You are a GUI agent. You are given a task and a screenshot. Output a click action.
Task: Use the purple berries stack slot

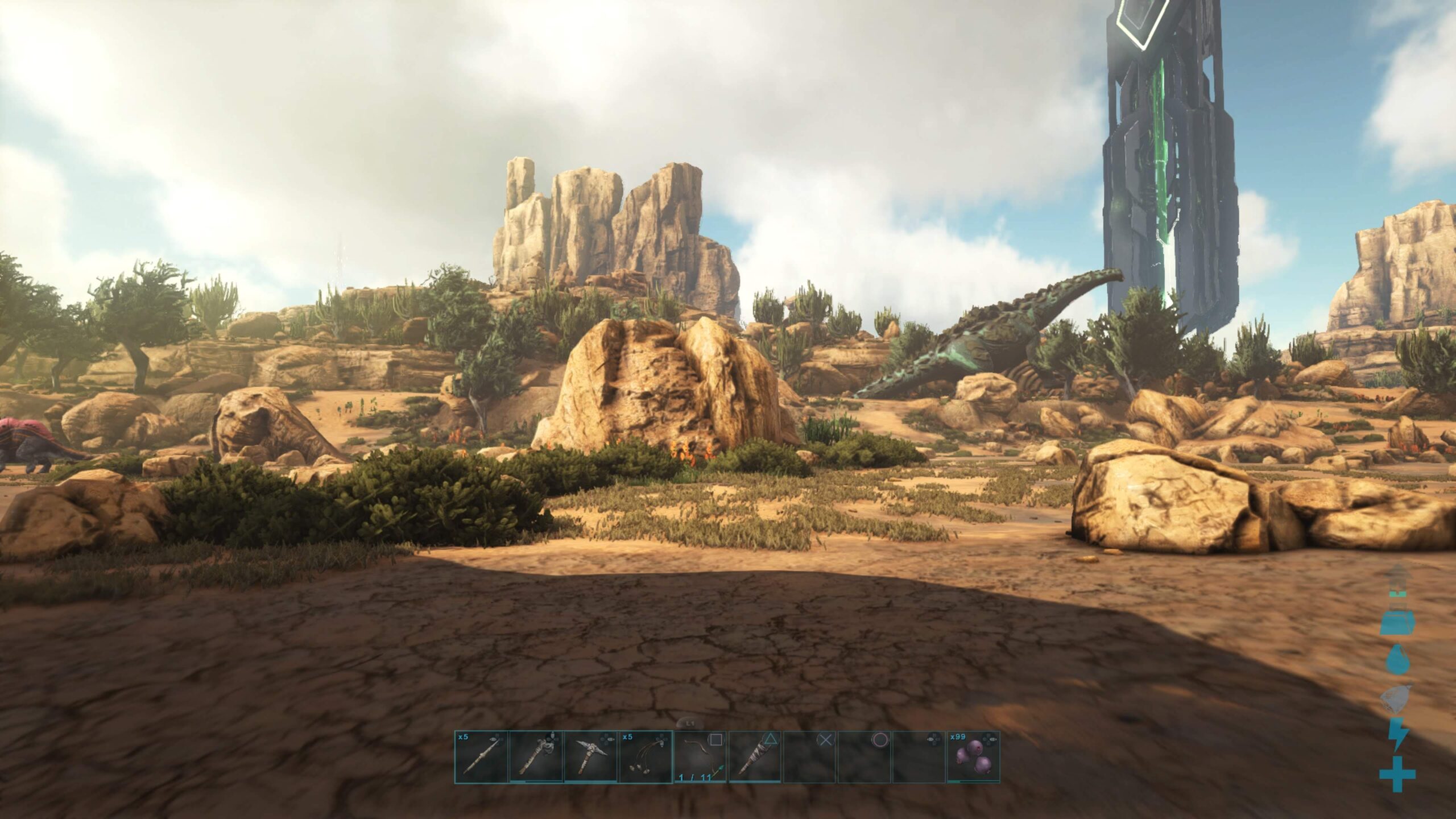[x=973, y=757]
